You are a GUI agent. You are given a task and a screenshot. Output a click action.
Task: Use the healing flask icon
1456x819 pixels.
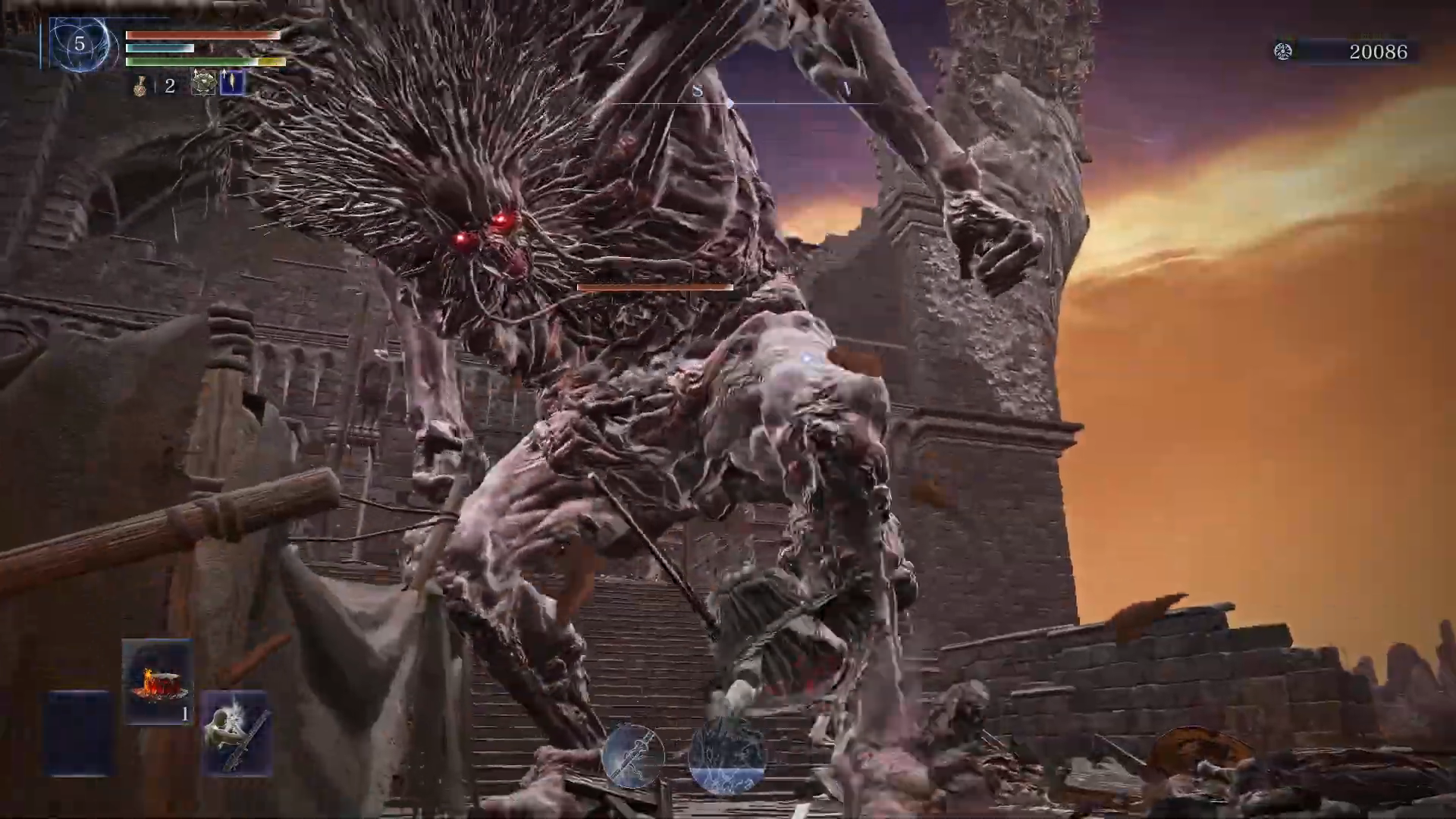[140, 86]
